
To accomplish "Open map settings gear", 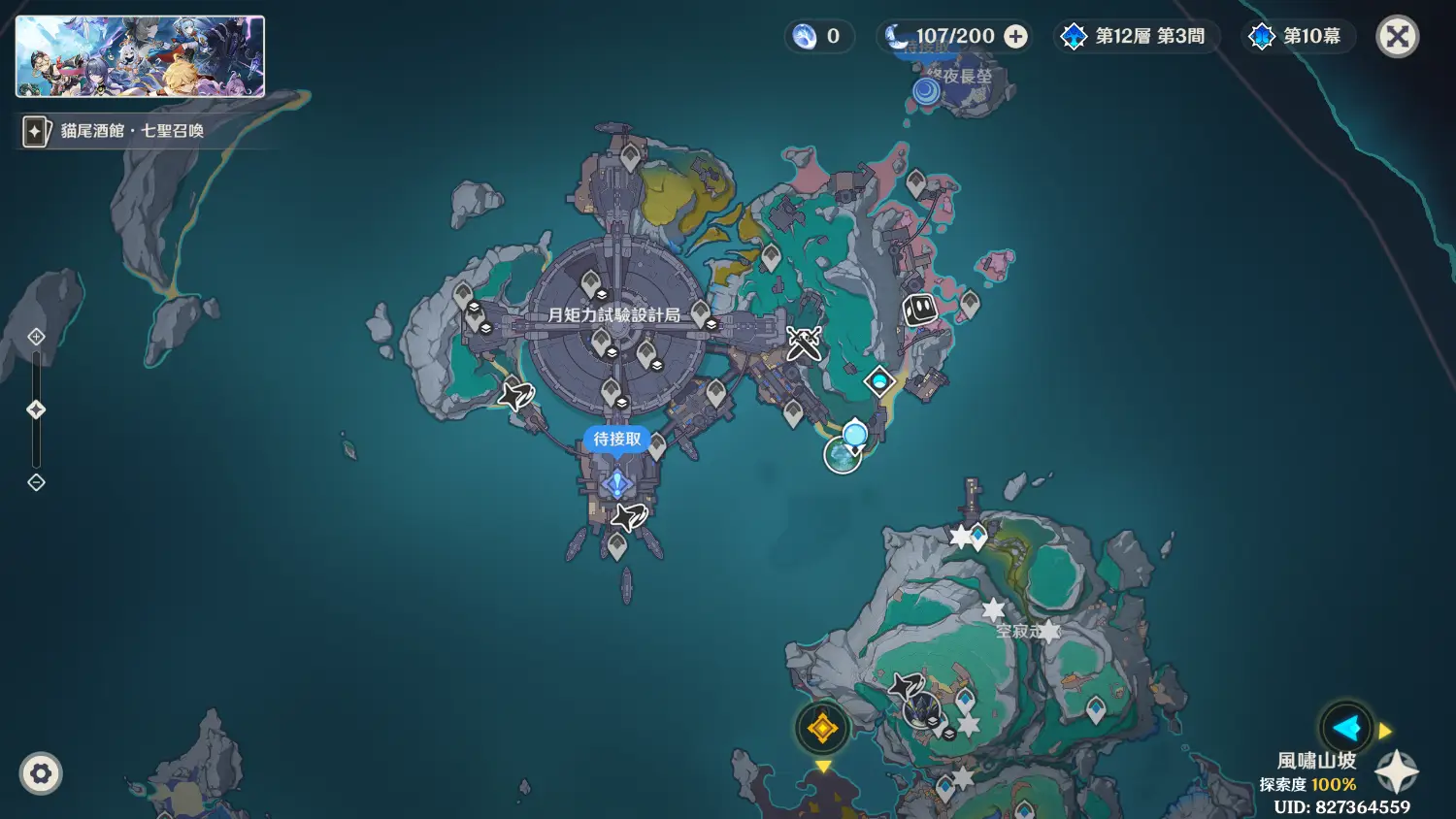I will [41, 774].
